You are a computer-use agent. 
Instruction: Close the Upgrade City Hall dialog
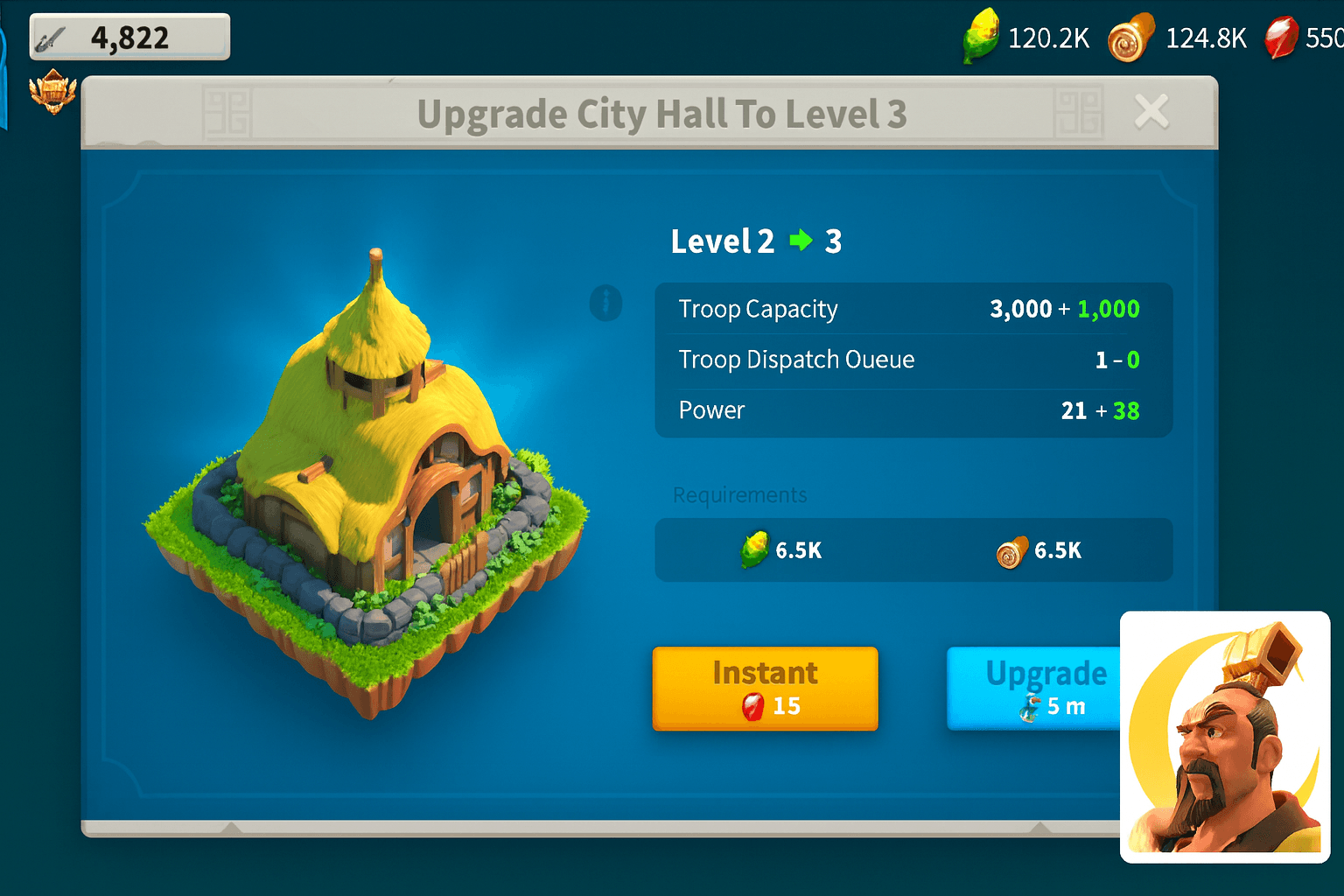[x=1151, y=111]
